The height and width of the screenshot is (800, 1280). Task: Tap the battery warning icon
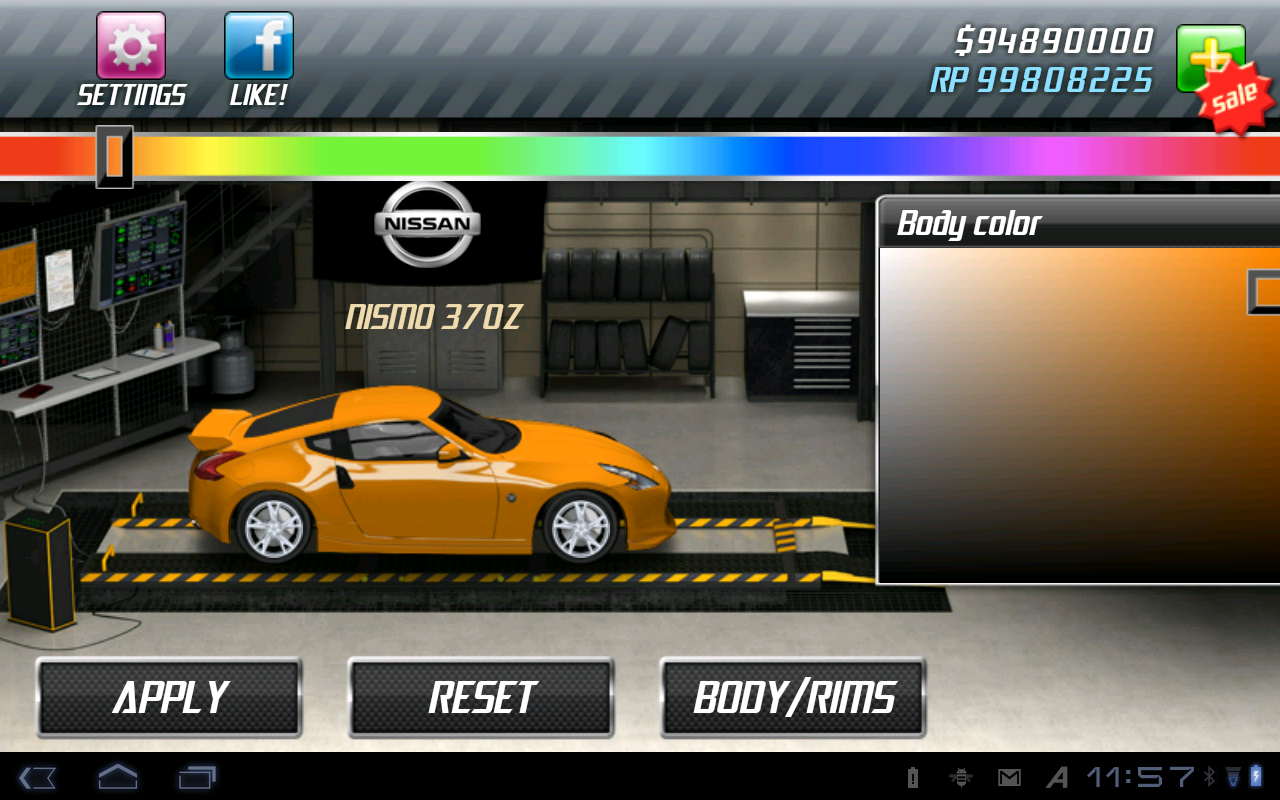click(x=914, y=777)
